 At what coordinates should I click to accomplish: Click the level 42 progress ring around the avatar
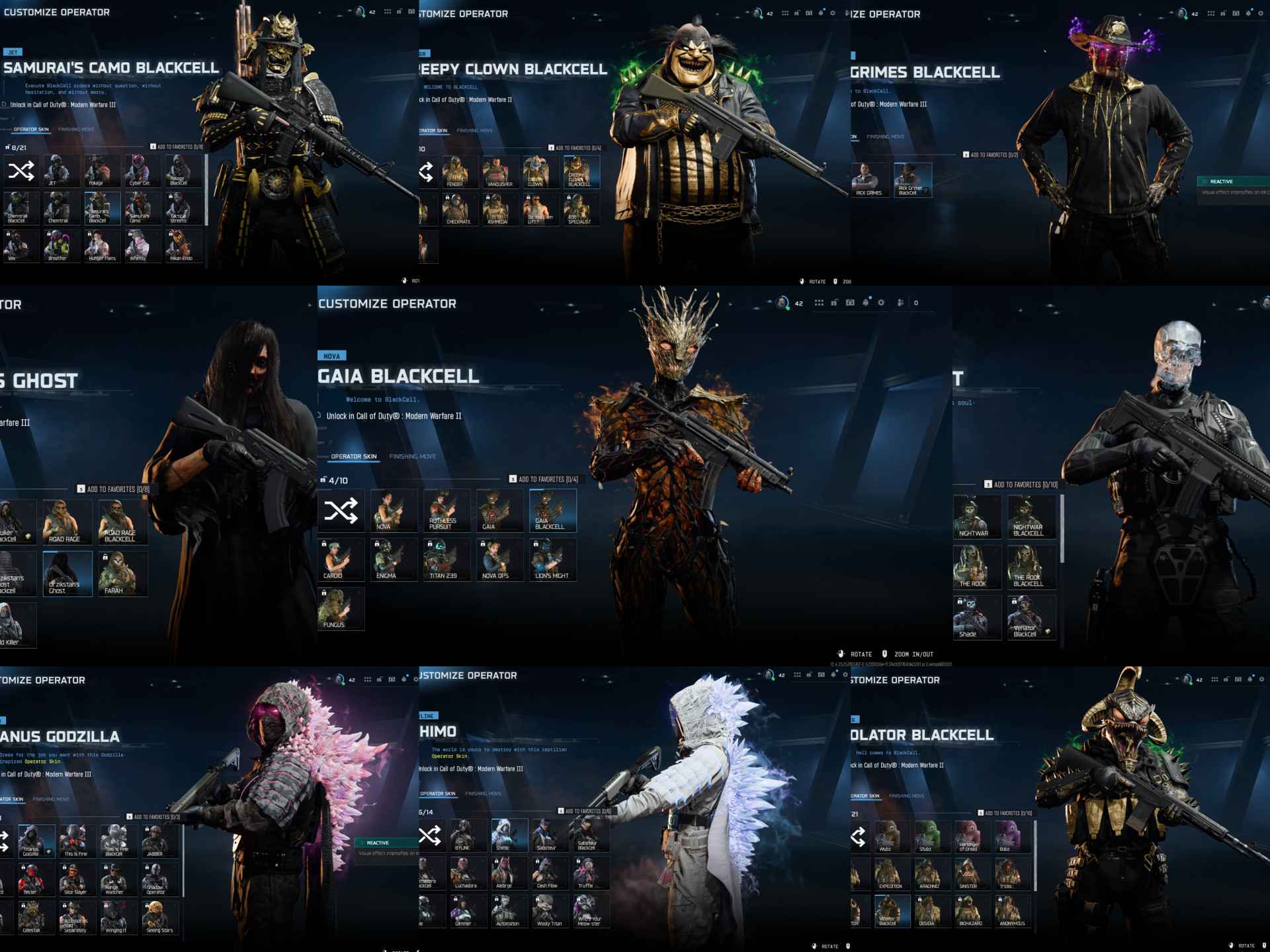783,302
